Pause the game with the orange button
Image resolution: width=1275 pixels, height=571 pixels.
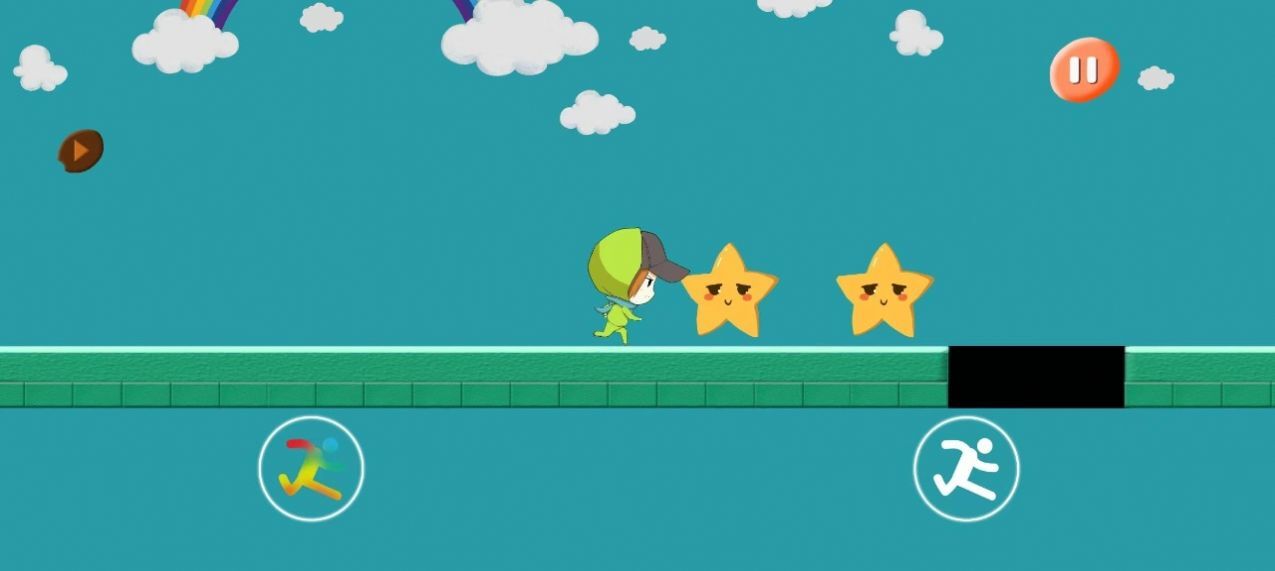(x=1083, y=70)
